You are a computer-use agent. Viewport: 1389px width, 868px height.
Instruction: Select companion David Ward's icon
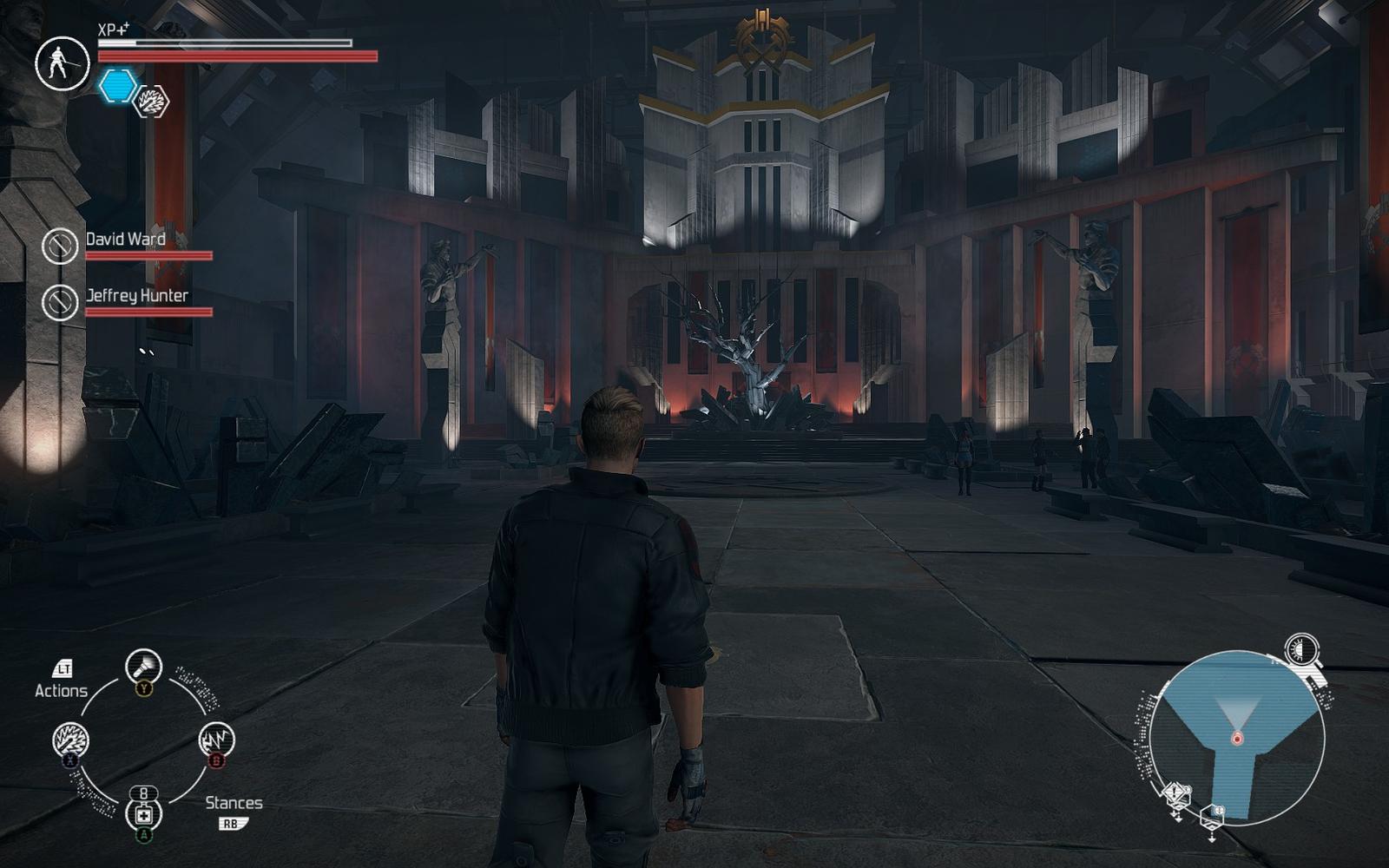tap(60, 246)
